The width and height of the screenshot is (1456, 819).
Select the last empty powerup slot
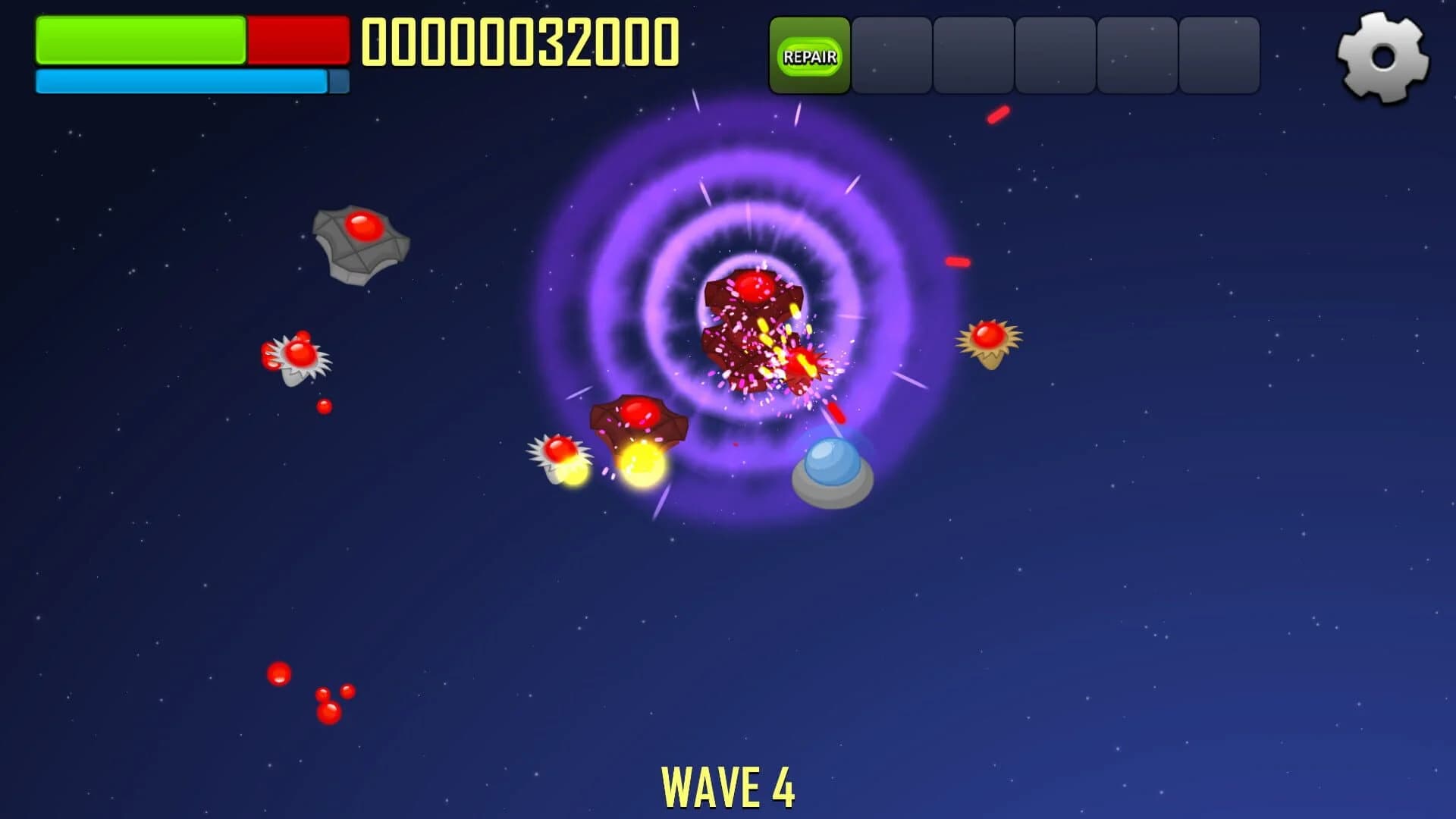coord(1217,55)
